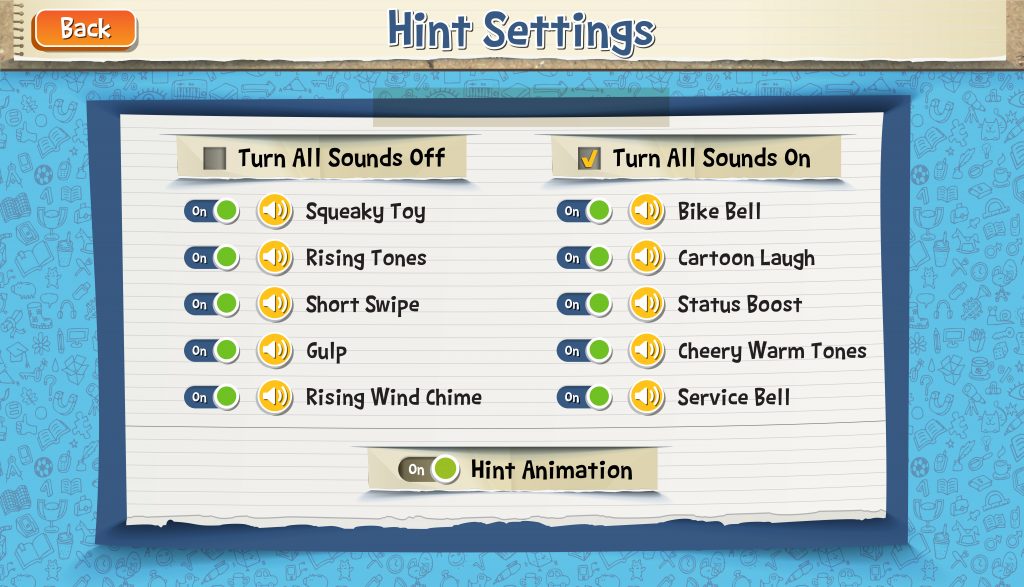The height and width of the screenshot is (587, 1024).
Task: Play the Rising Tones speaker icon
Action: pos(275,258)
